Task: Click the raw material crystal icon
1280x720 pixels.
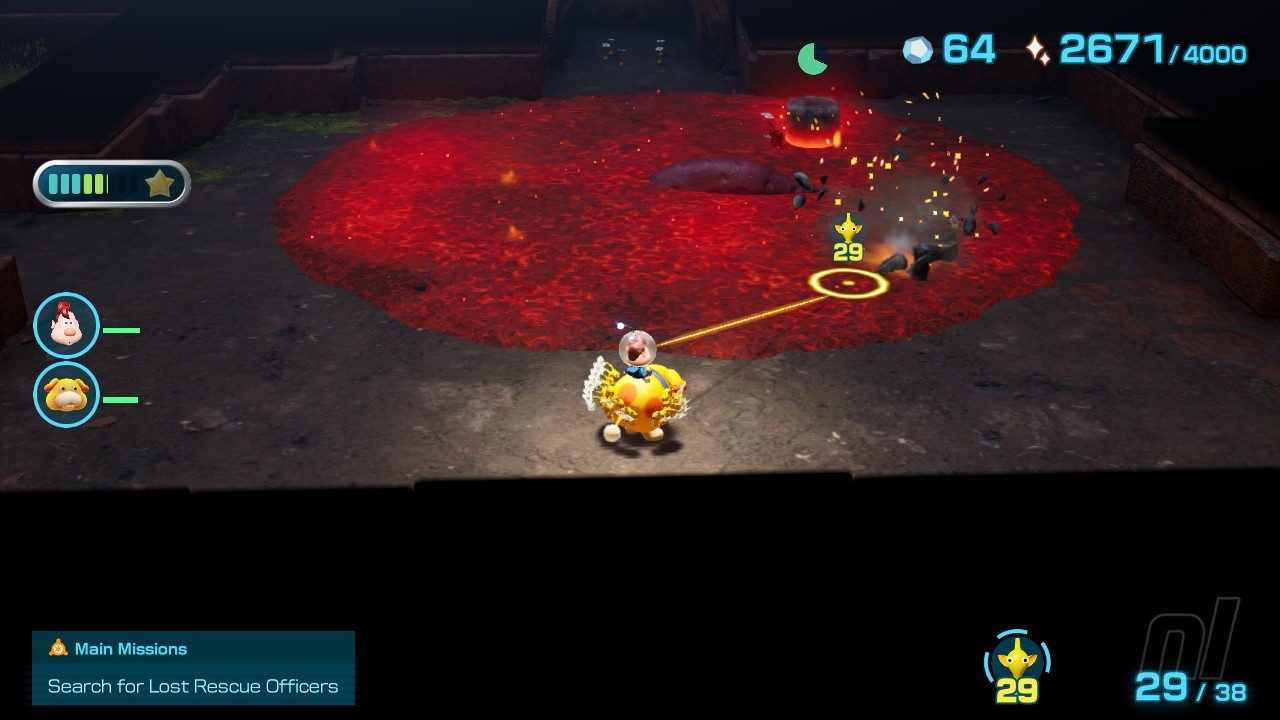Action: pos(917,50)
